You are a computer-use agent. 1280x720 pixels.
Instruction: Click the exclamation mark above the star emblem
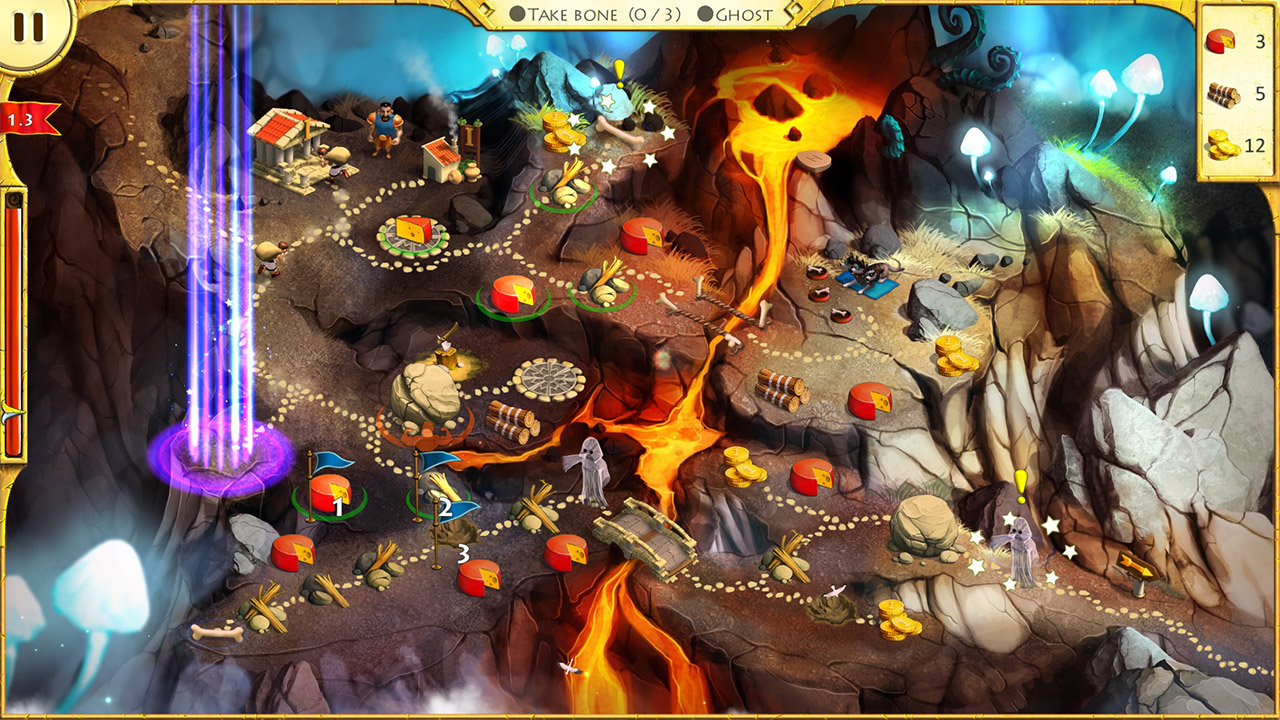(x=621, y=73)
